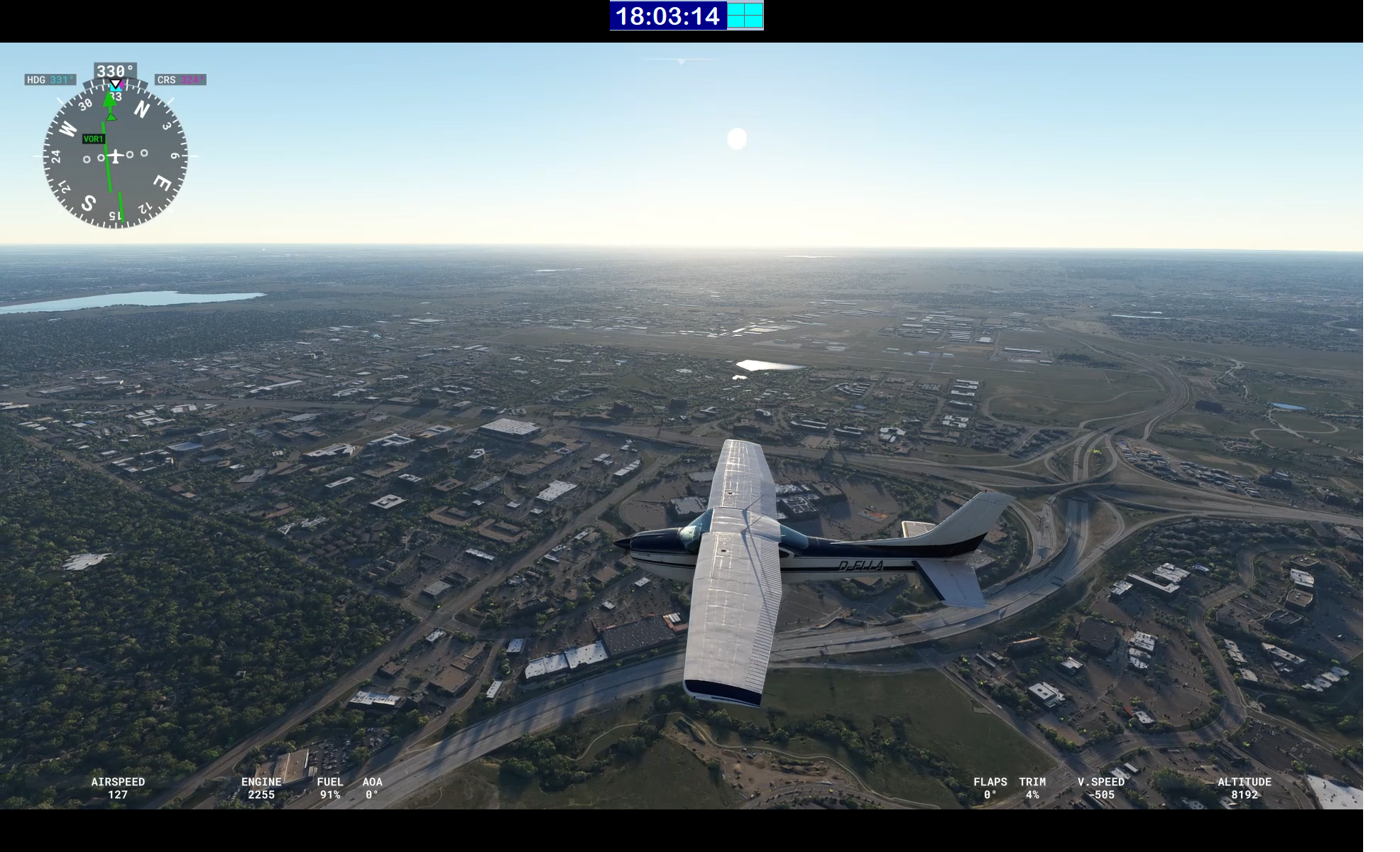Click the cyan squares beside the clock overlay
1400x852 pixels.
745,16
